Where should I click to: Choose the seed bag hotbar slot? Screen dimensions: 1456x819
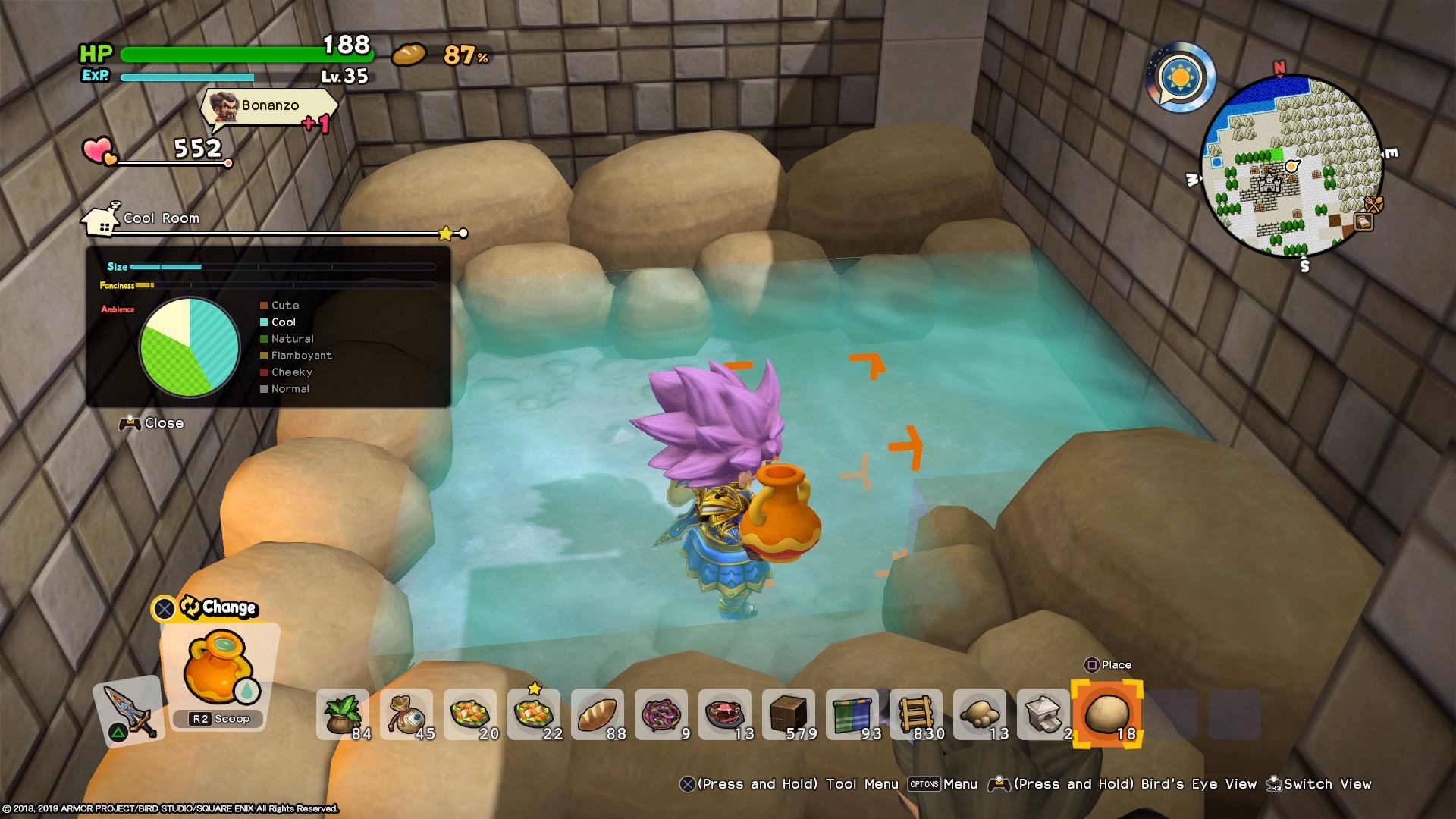[x=406, y=714]
